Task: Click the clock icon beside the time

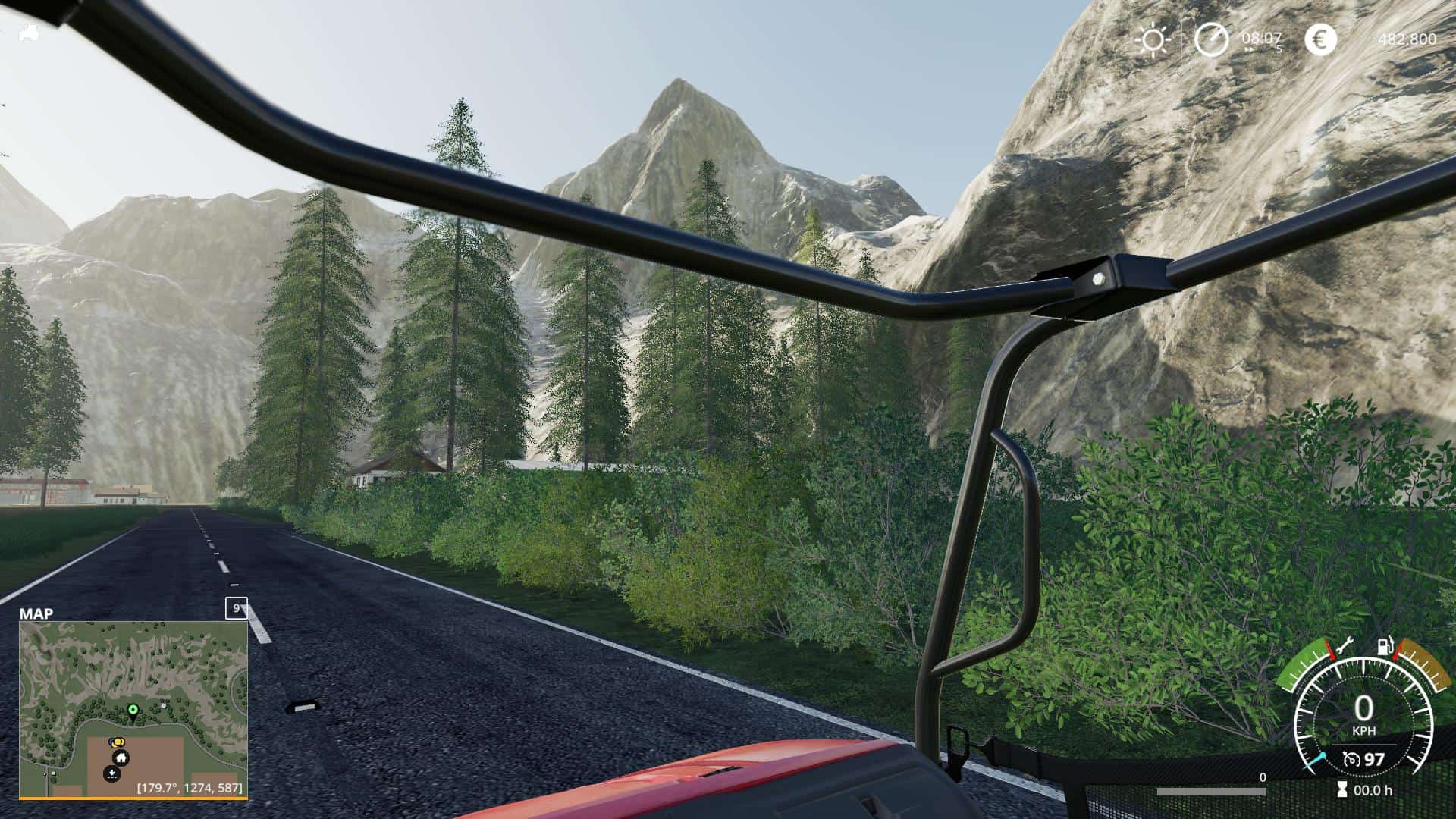Action: [1211, 39]
